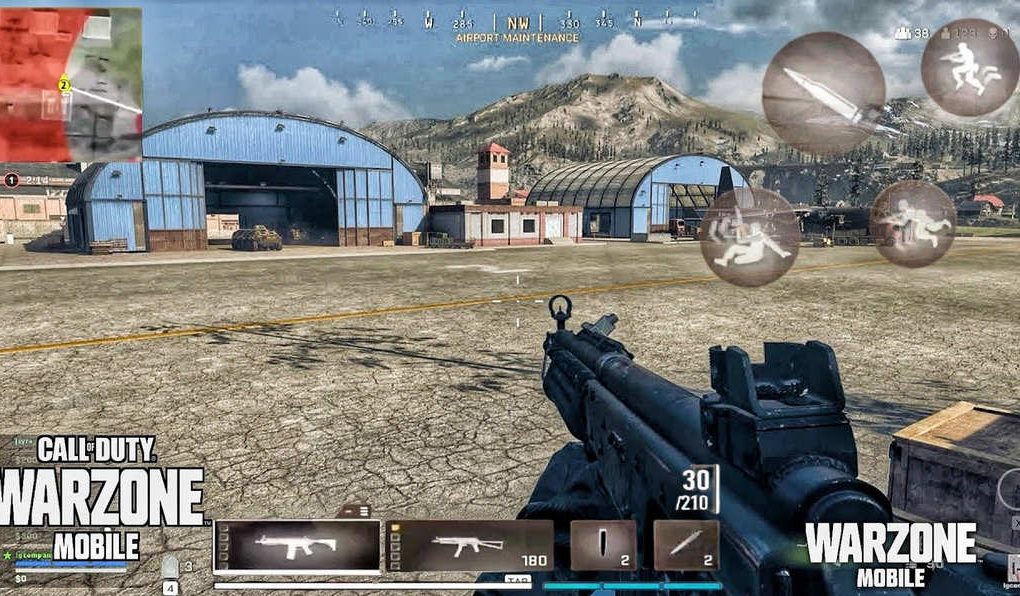Select the slanted blade equipment slot
Viewport: 1020px width, 596px height.
(686, 546)
